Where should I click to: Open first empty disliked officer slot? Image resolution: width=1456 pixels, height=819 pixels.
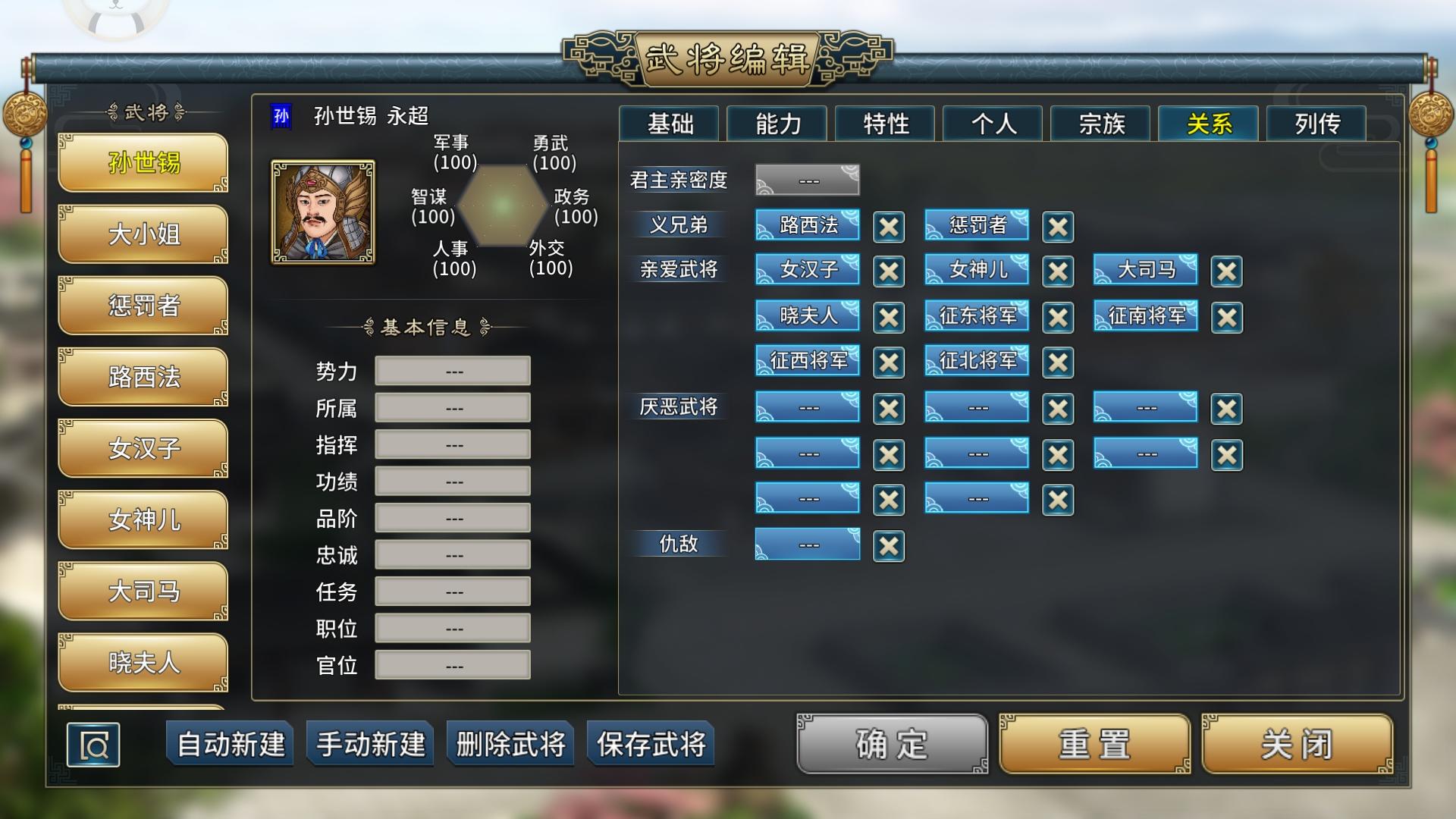(x=807, y=407)
